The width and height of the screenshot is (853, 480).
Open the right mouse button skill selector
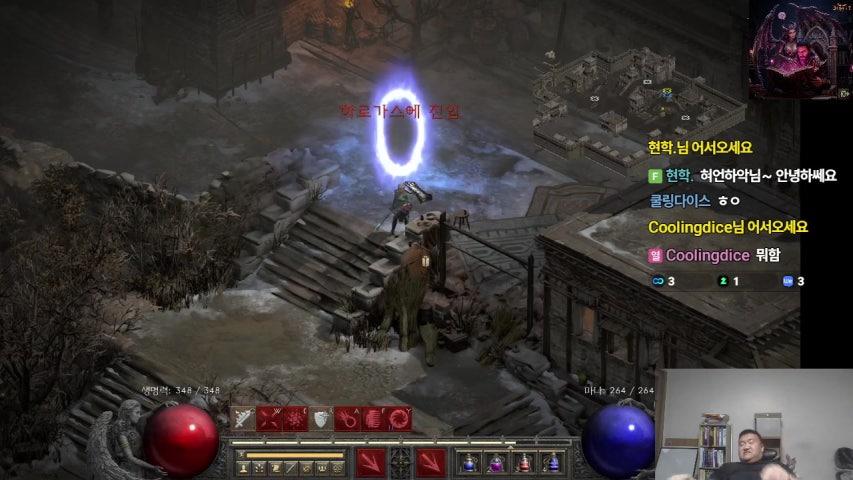coord(431,462)
